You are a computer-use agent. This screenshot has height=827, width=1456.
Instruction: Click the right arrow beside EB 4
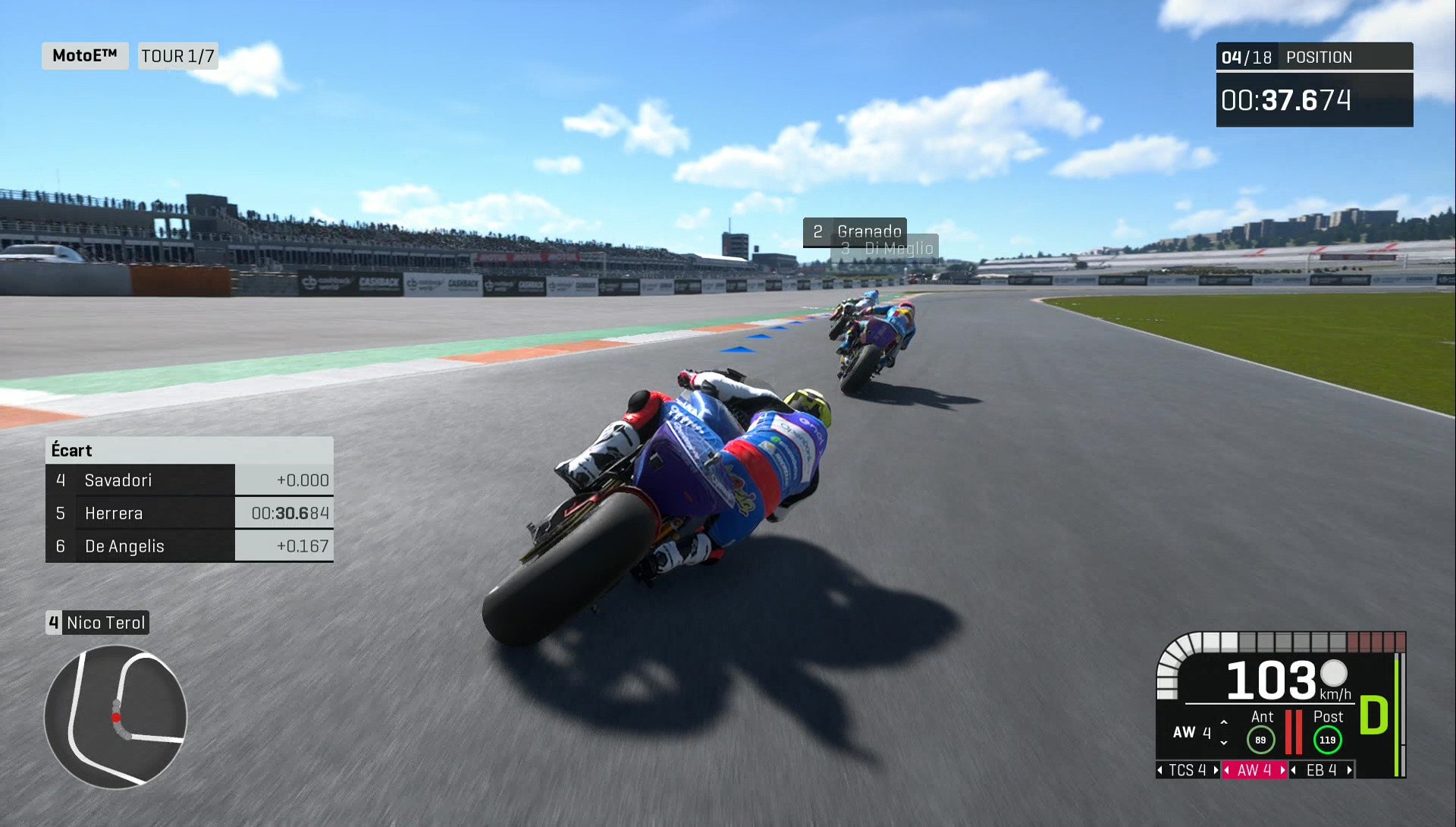[x=1349, y=771]
